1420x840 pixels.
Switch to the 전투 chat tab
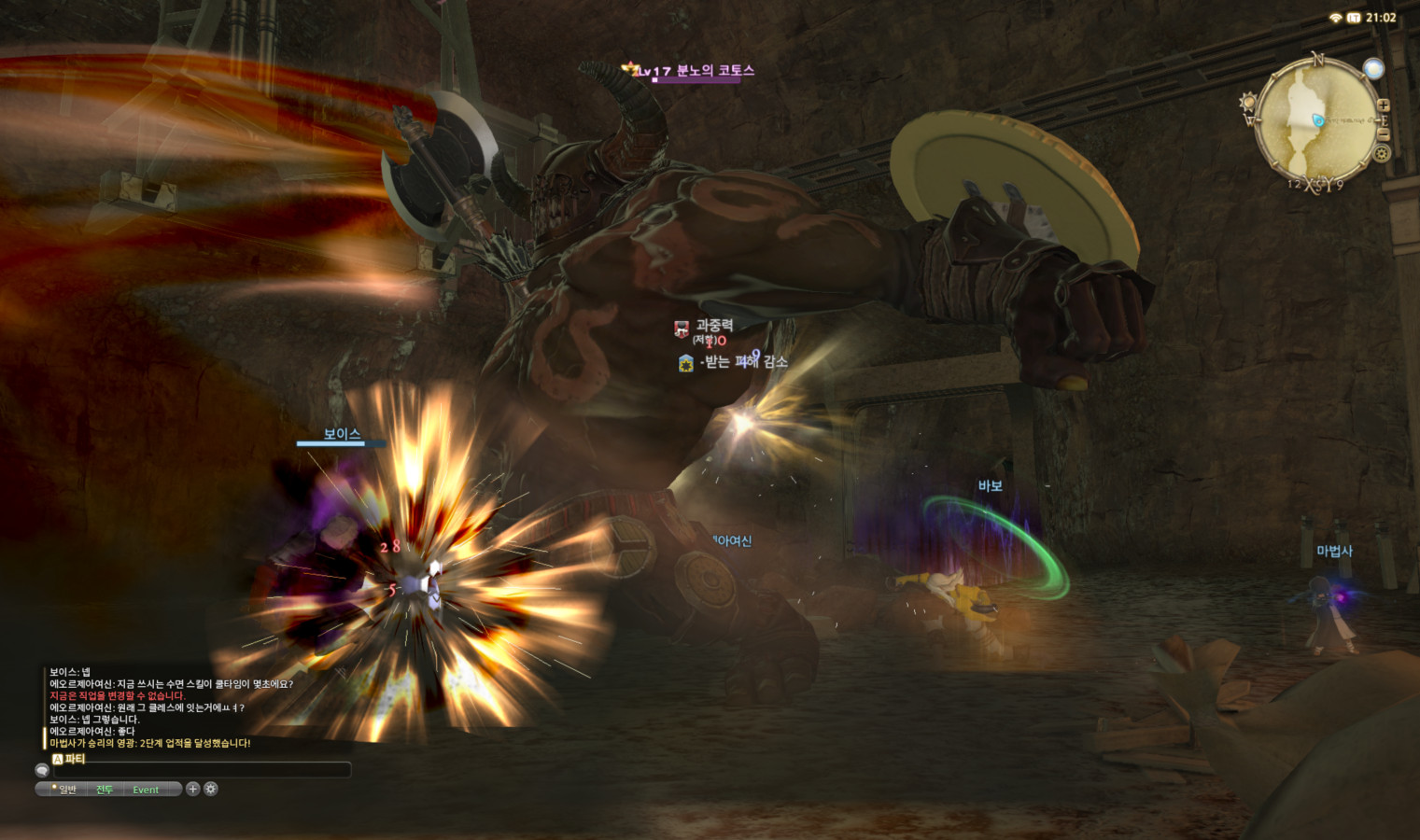(105, 790)
